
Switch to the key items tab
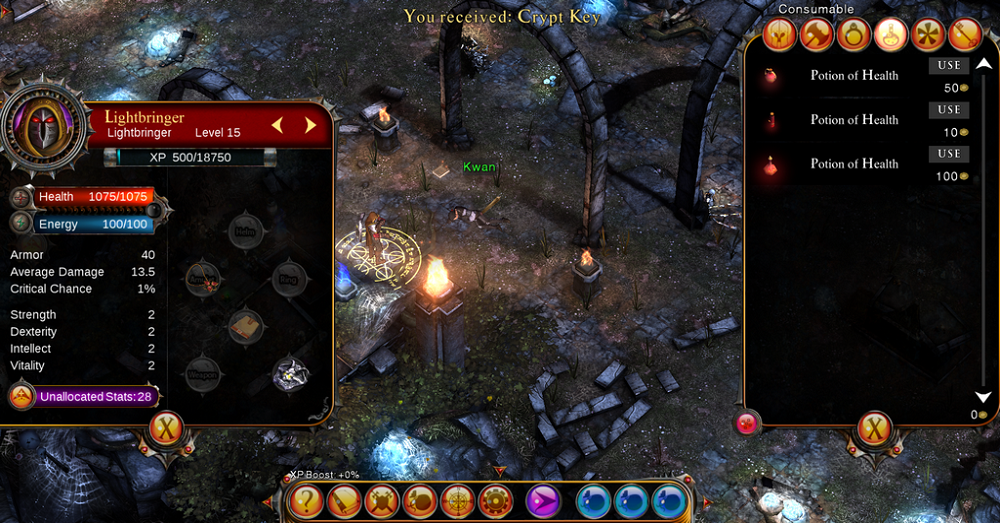[964, 35]
